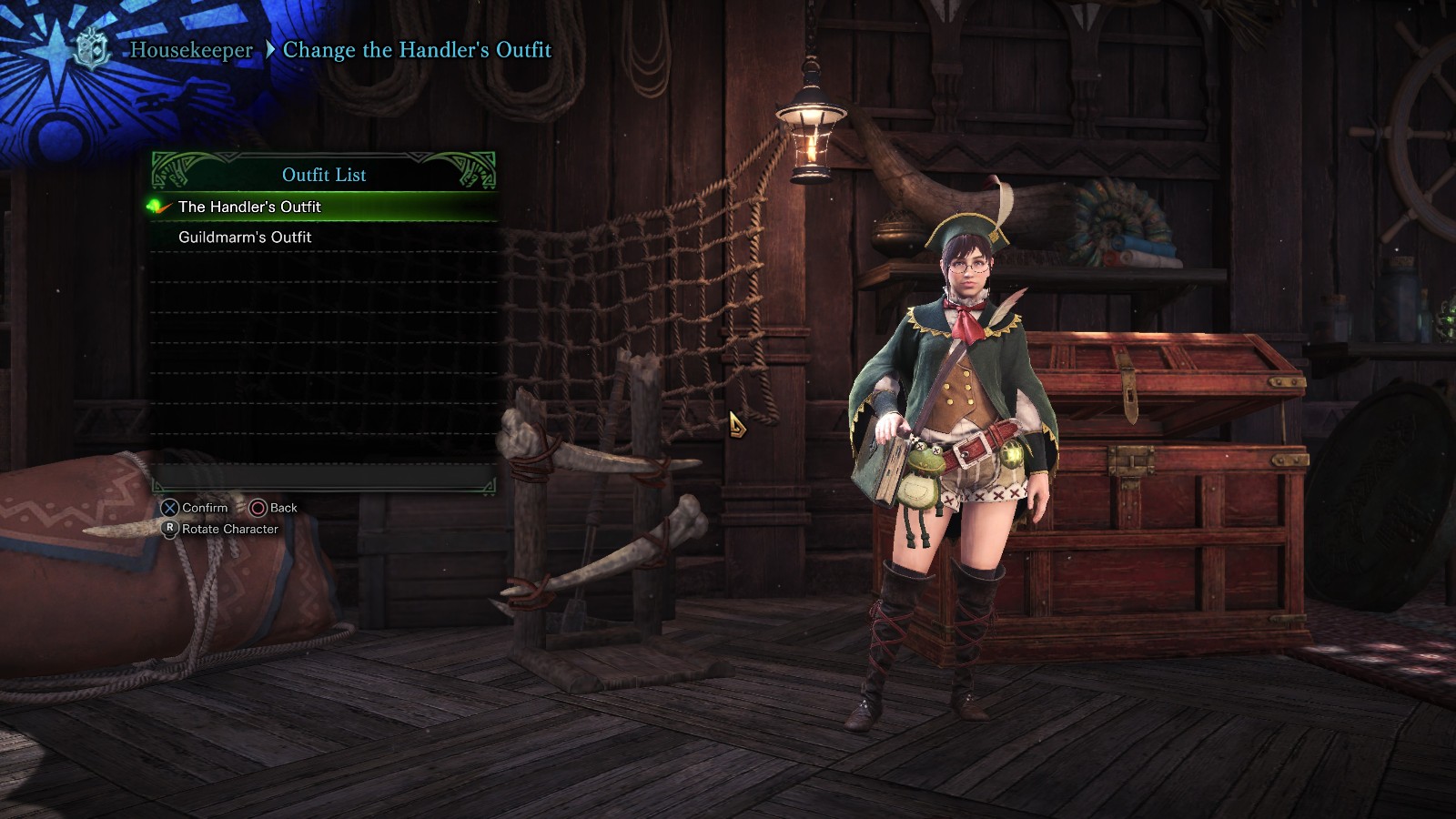
Task: Choose Guildmarm's Outfit from the list
Action: point(246,237)
